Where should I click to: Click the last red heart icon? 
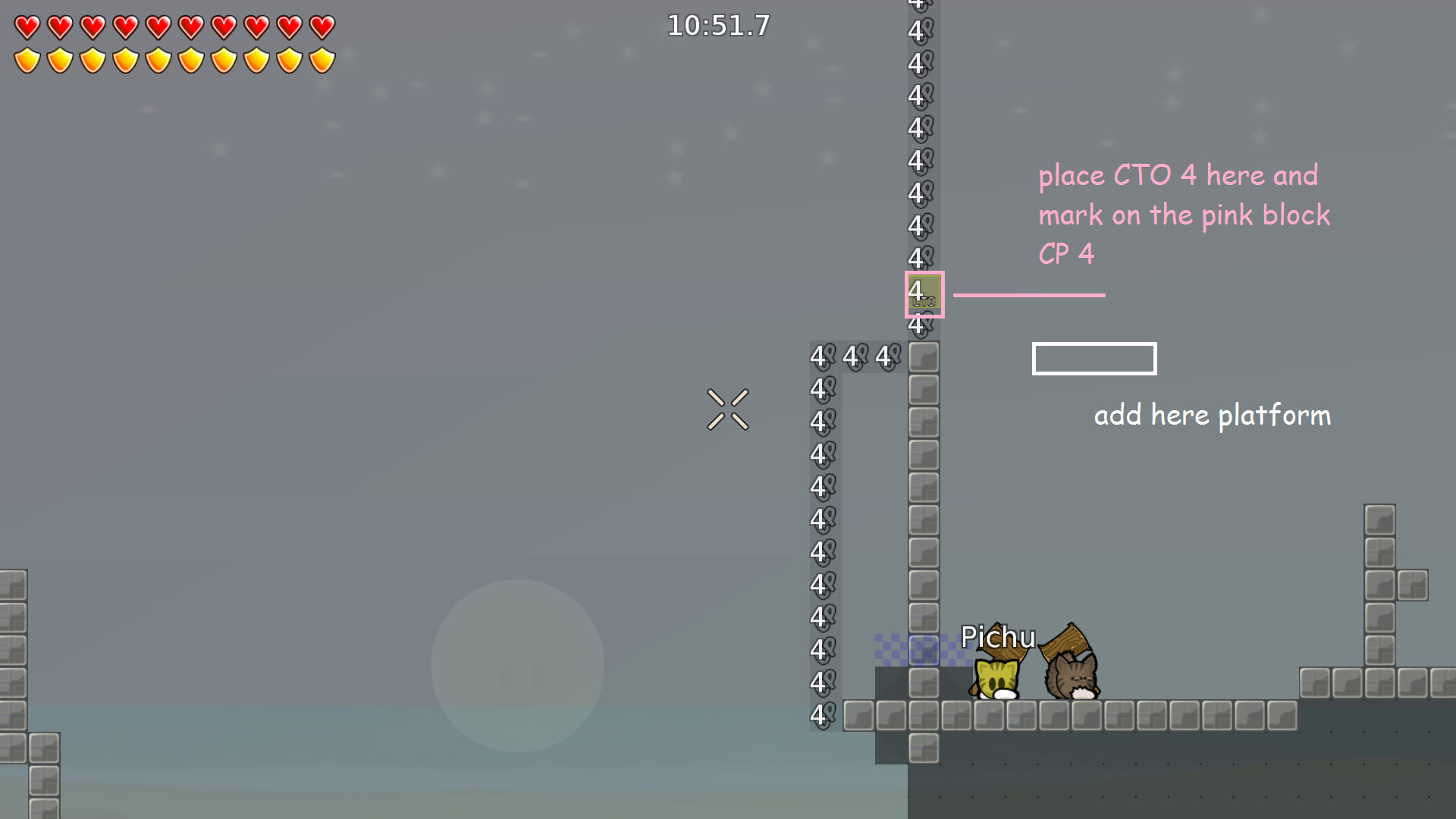[x=322, y=29]
